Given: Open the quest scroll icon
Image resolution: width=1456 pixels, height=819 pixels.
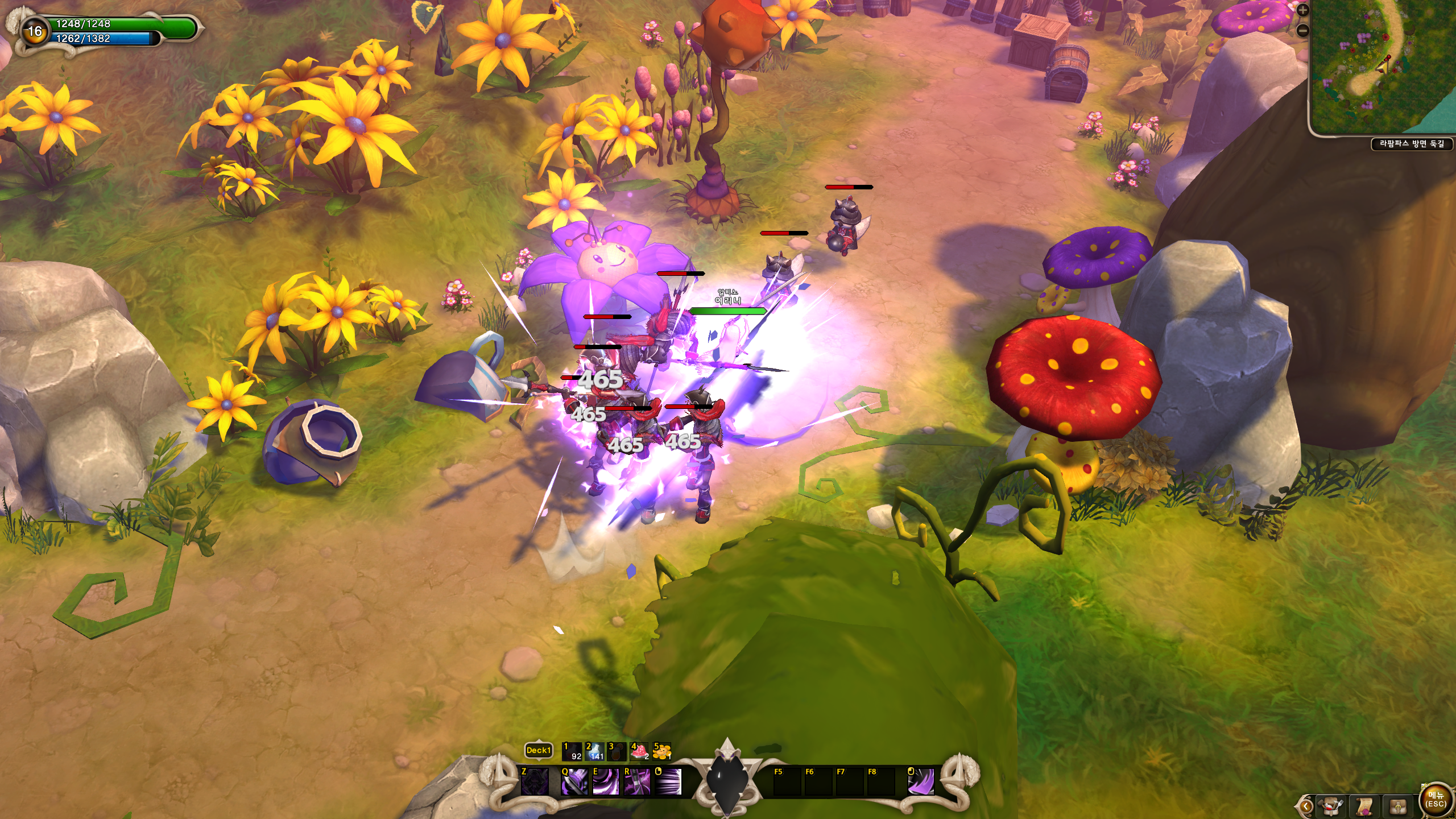Looking at the screenshot, I should click(x=1364, y=806).
